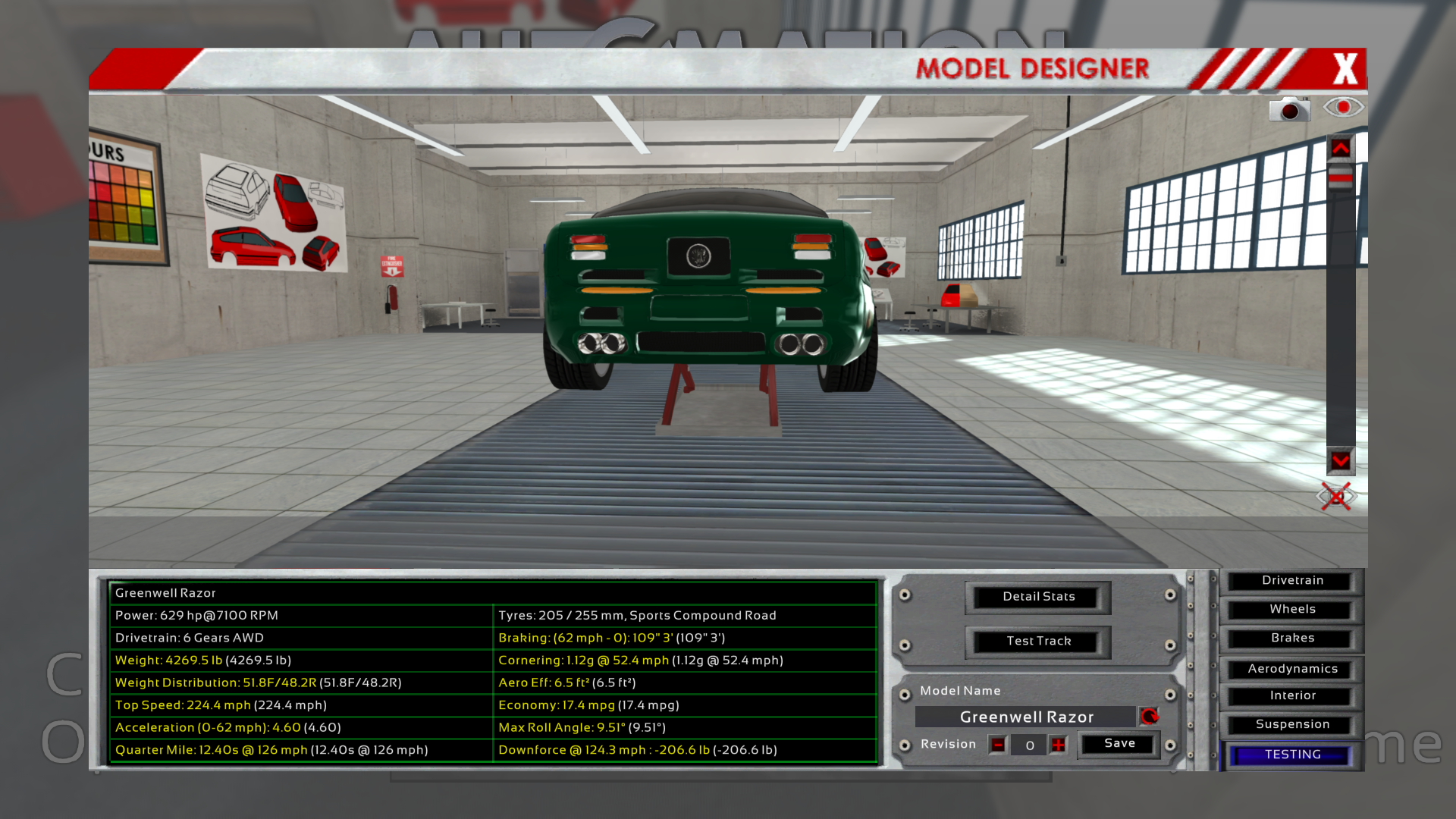The width and height of the screenshot is (1456, 819).
Task: Go to the Interior tab
Action: [x=1292, y=696]
